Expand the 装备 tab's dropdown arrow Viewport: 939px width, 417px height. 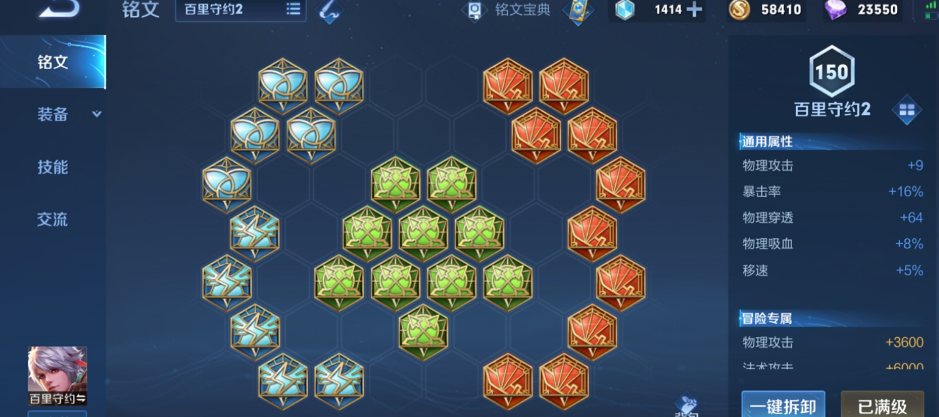tap(97, 114)
